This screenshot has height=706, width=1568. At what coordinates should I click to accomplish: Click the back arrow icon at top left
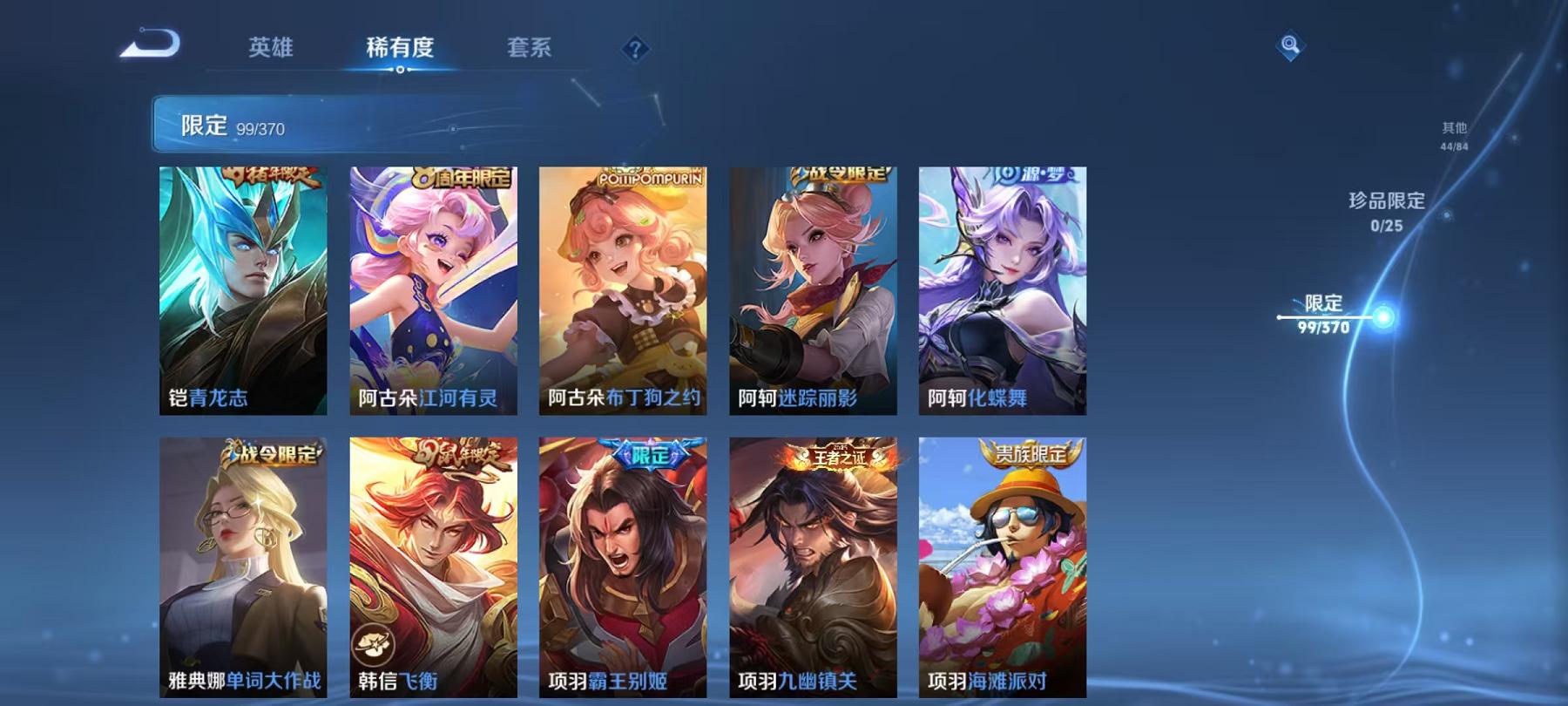pyautogui.click(x=157, y=39)
